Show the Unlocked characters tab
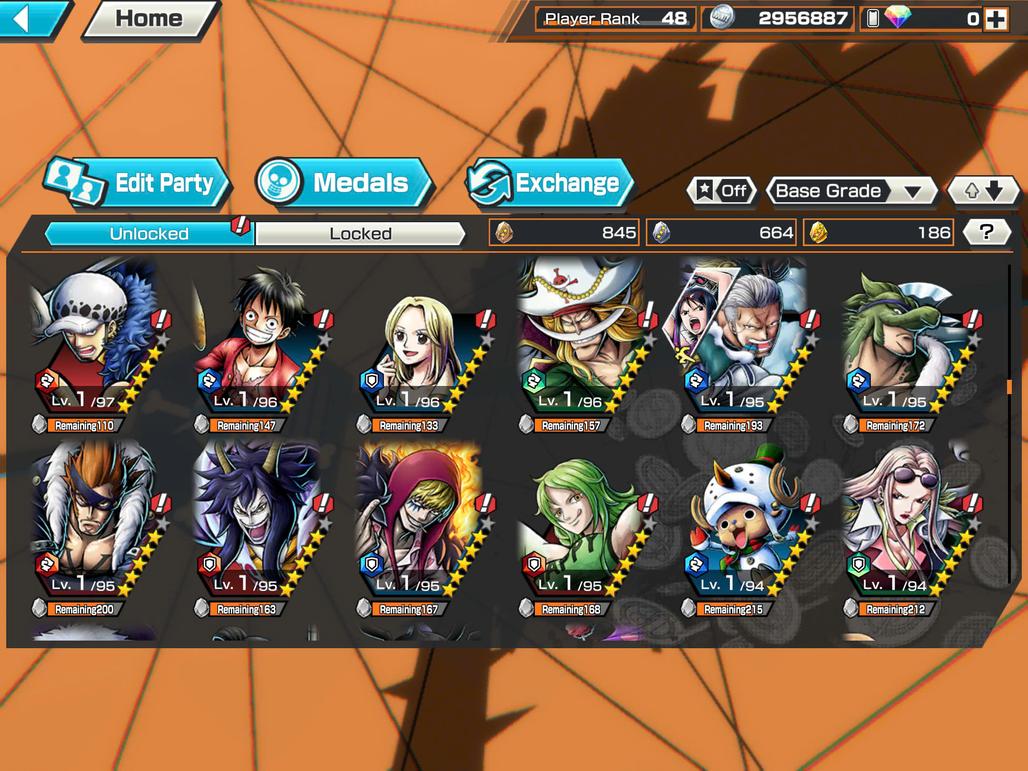1028x771 pixels. click(149, 233)
